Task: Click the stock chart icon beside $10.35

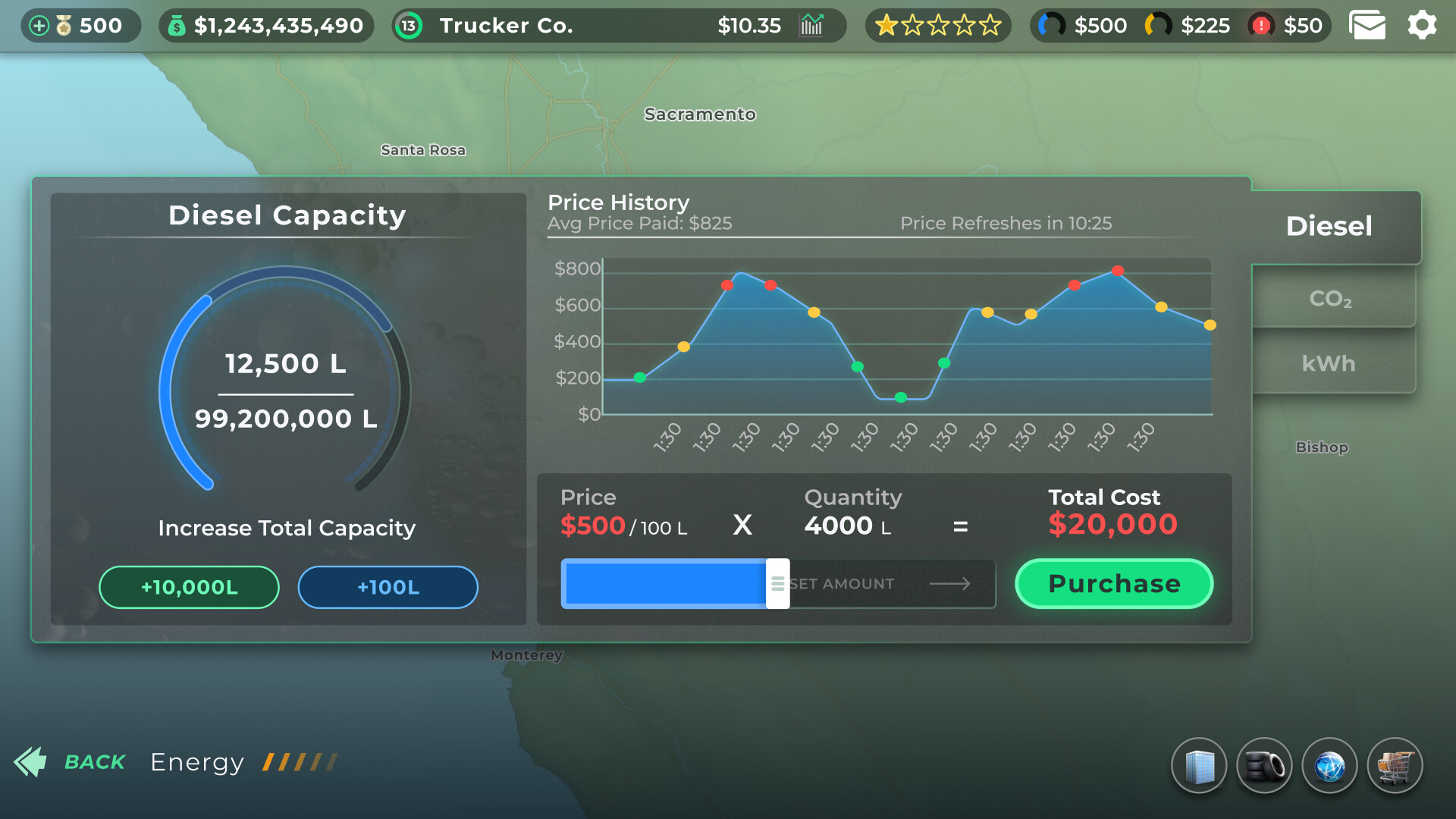Action: 811,25
